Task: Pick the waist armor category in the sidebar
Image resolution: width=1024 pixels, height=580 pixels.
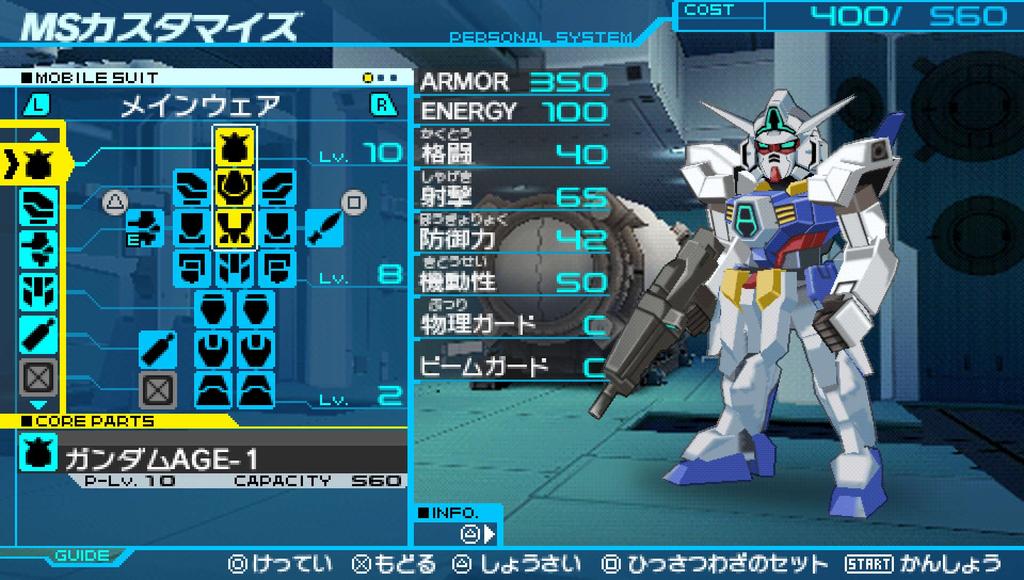Action: click(37, 290)
